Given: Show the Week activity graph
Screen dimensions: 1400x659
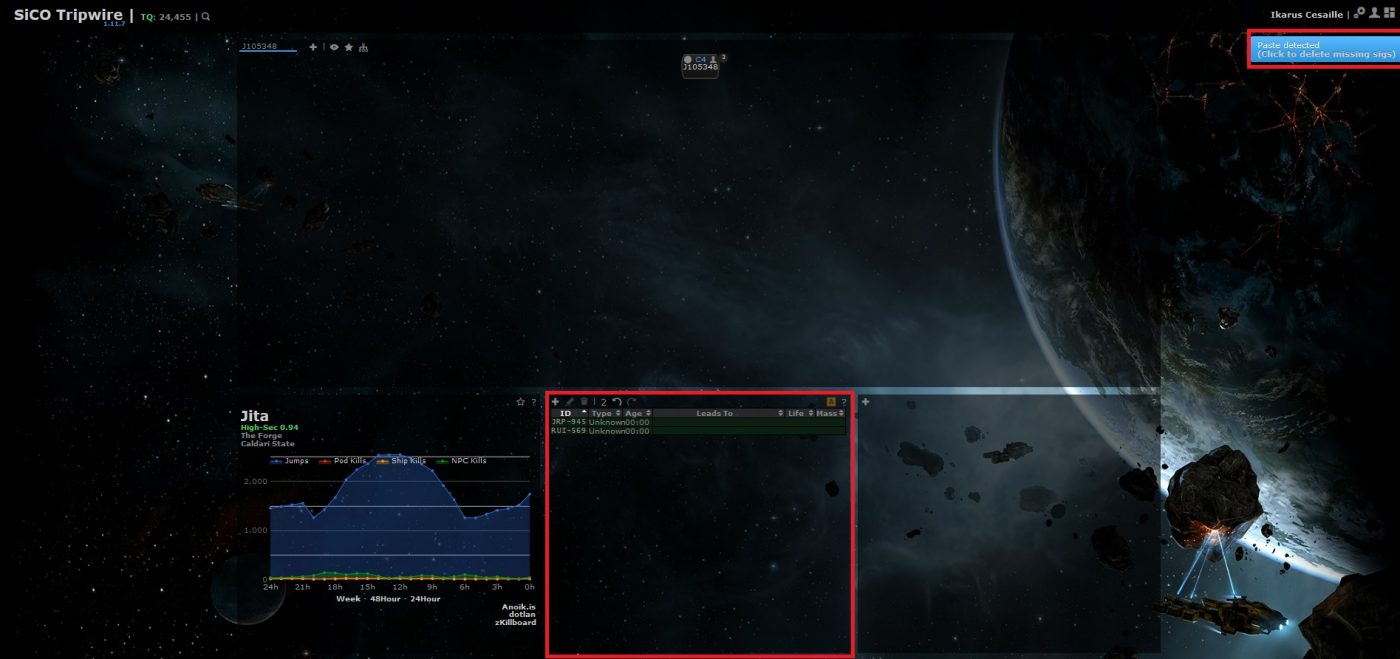Looking at the screenshot, I should pyautogui.click(x=348, y=599).
